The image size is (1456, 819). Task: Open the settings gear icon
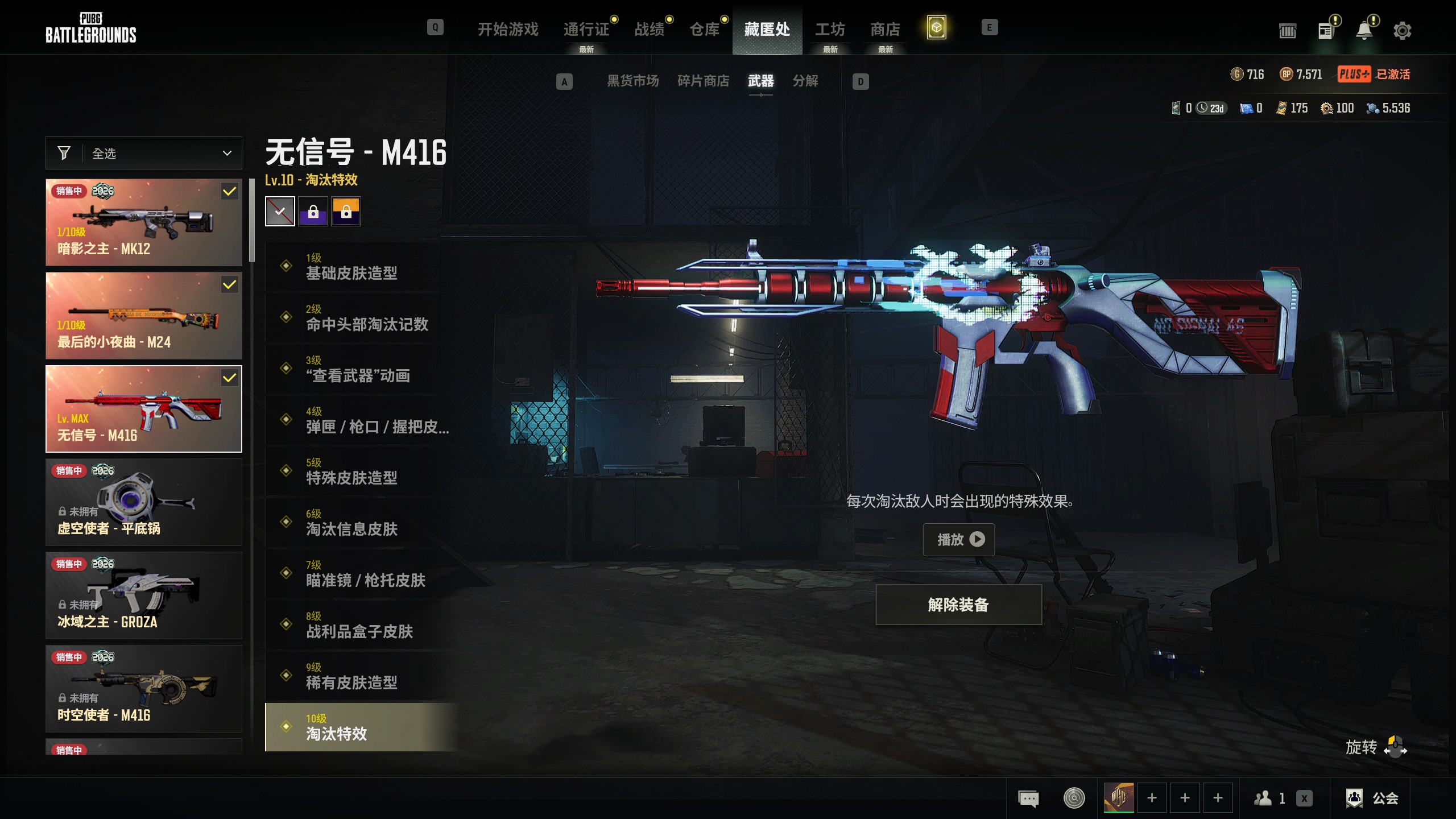coord(1402,31)
